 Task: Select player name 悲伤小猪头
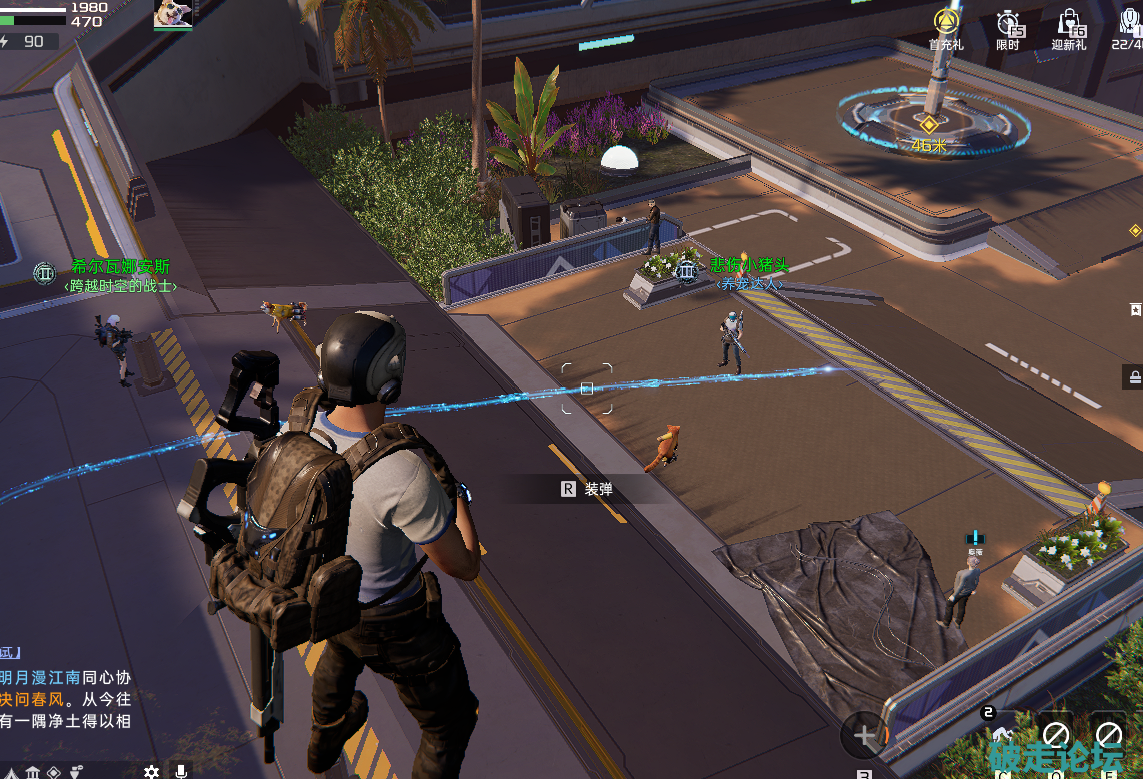(749, 265)
